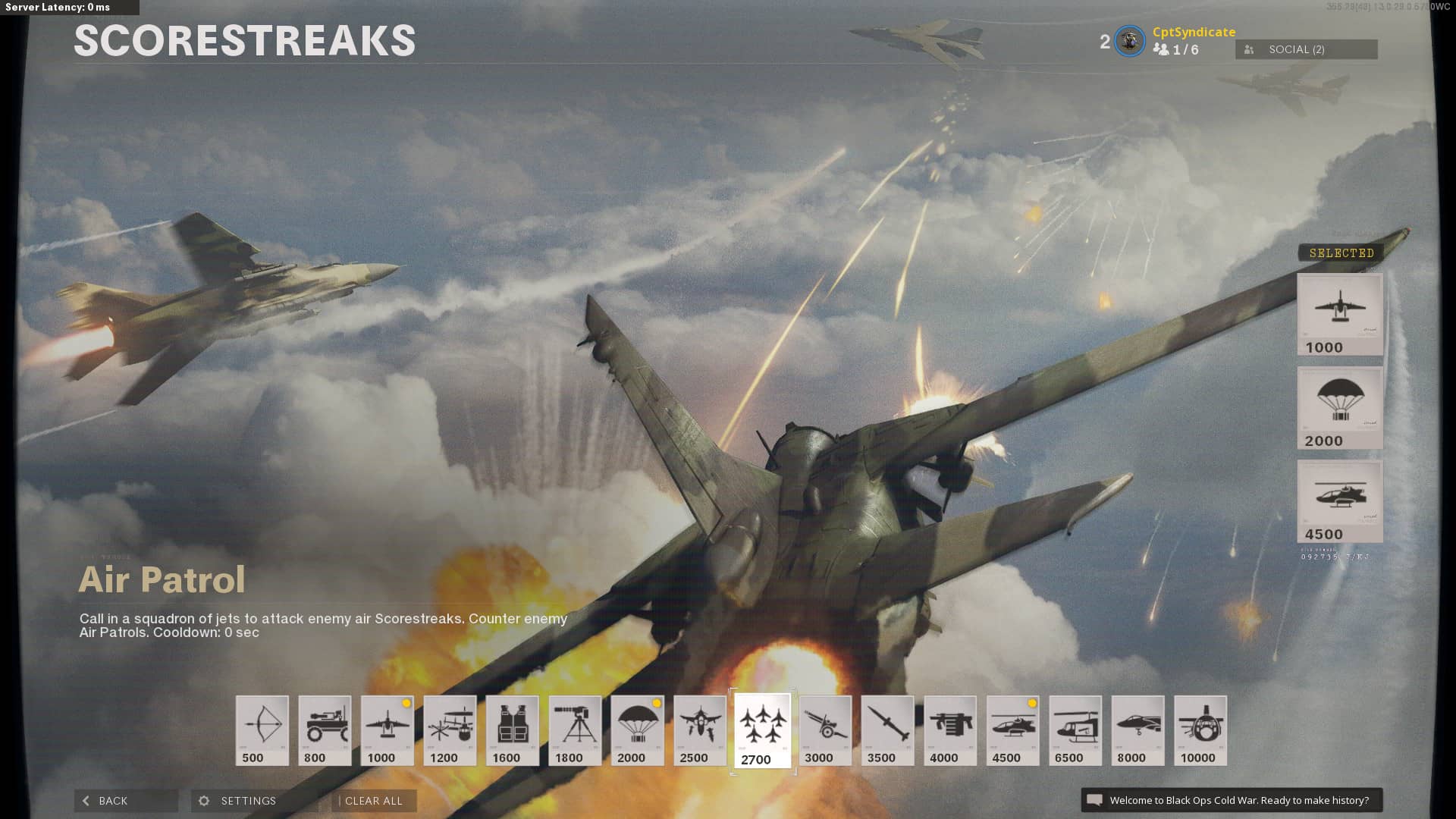Clear all selected scorestreaks
Screen dimensions: 1456x819
(374, 801)
